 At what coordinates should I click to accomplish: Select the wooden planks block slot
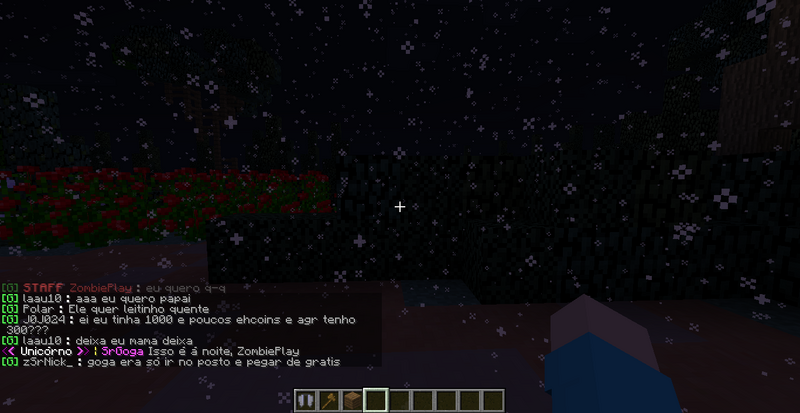(x=351, y=400)
